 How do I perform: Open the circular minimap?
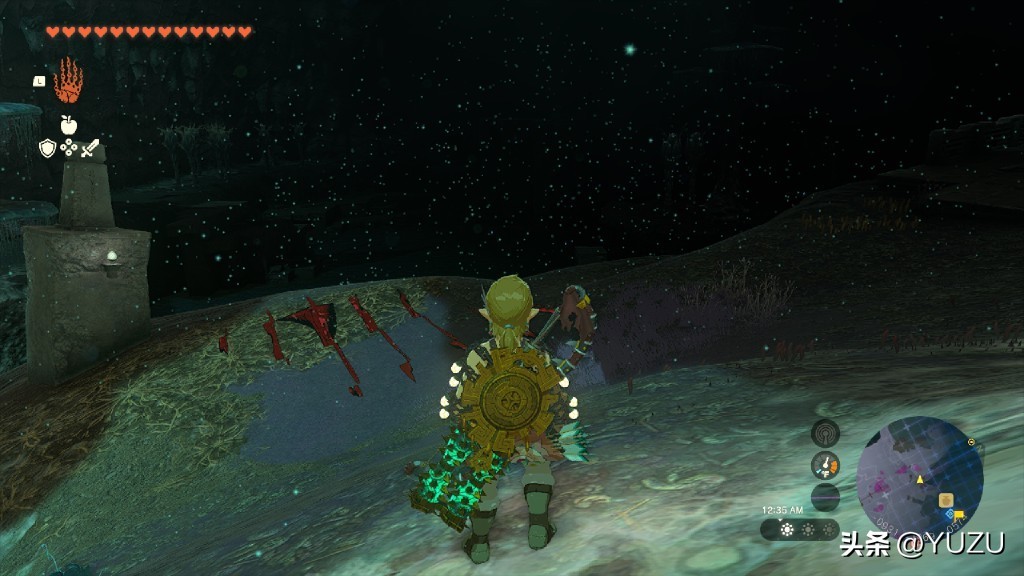click(919, 478)
